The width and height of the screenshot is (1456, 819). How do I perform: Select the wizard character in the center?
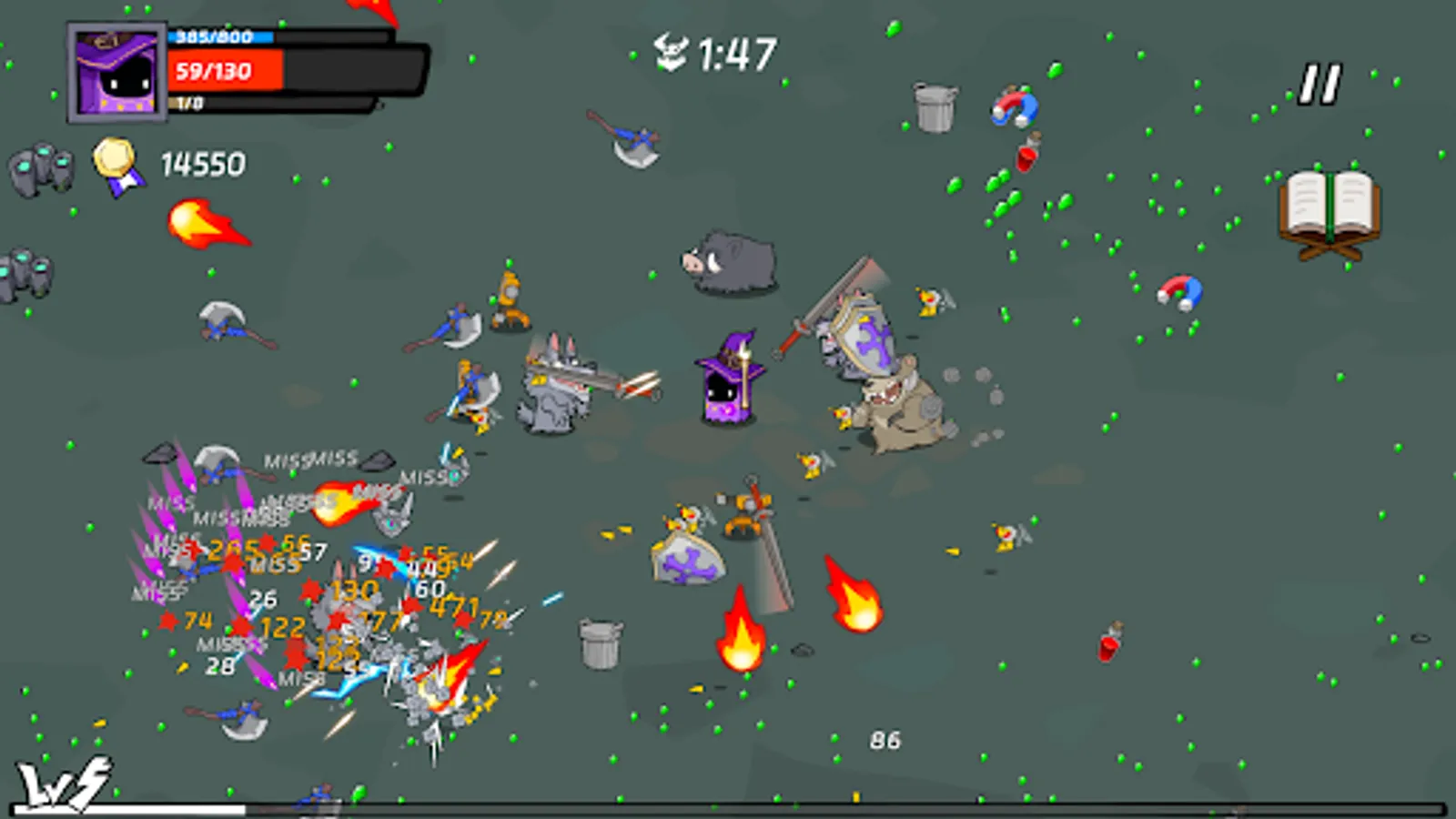coord(723,382)
